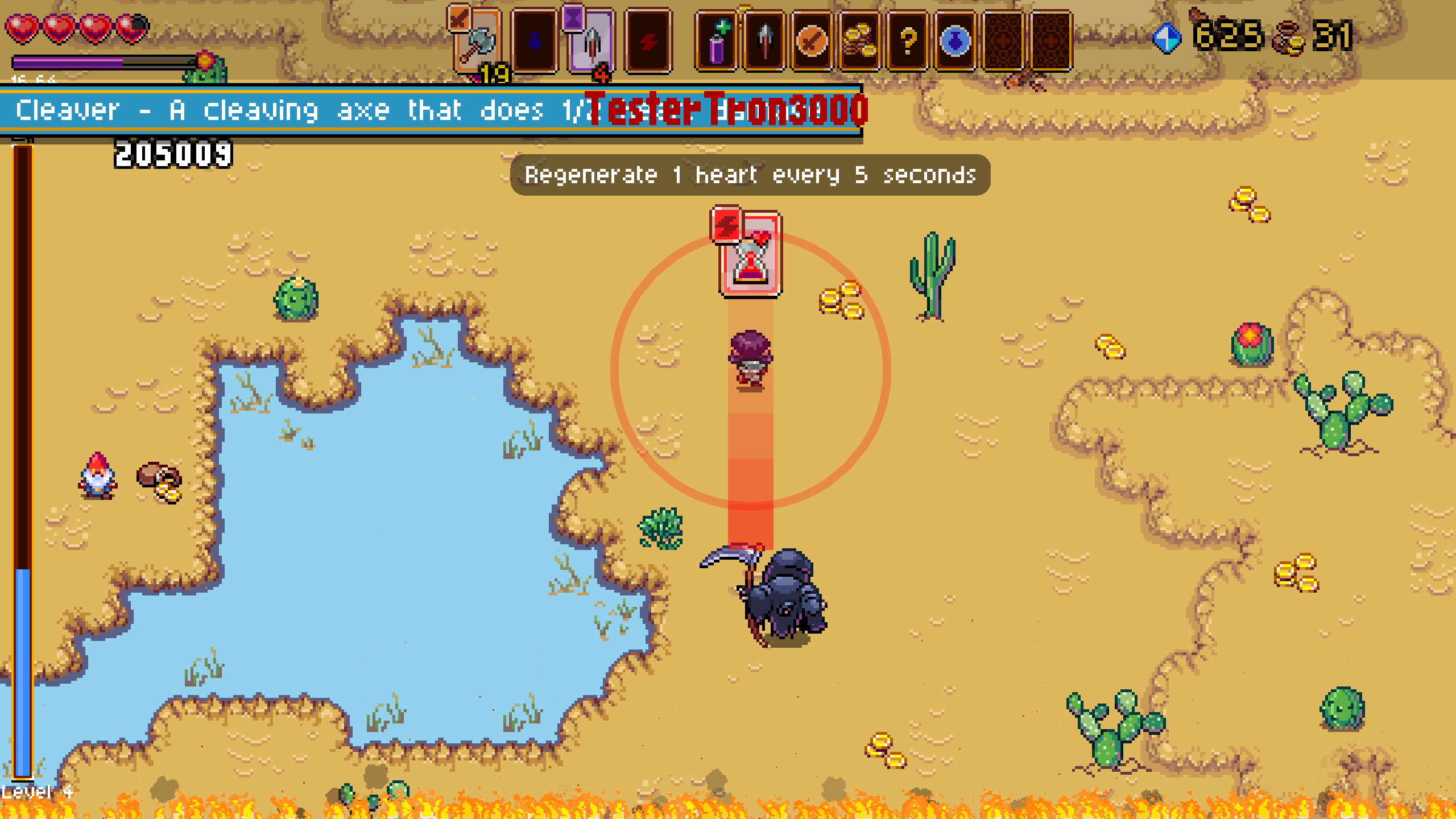Select the empty red lightning card slot
Image resolution: width=1456 pixels, height=819 pixels.
click(648, 41)
